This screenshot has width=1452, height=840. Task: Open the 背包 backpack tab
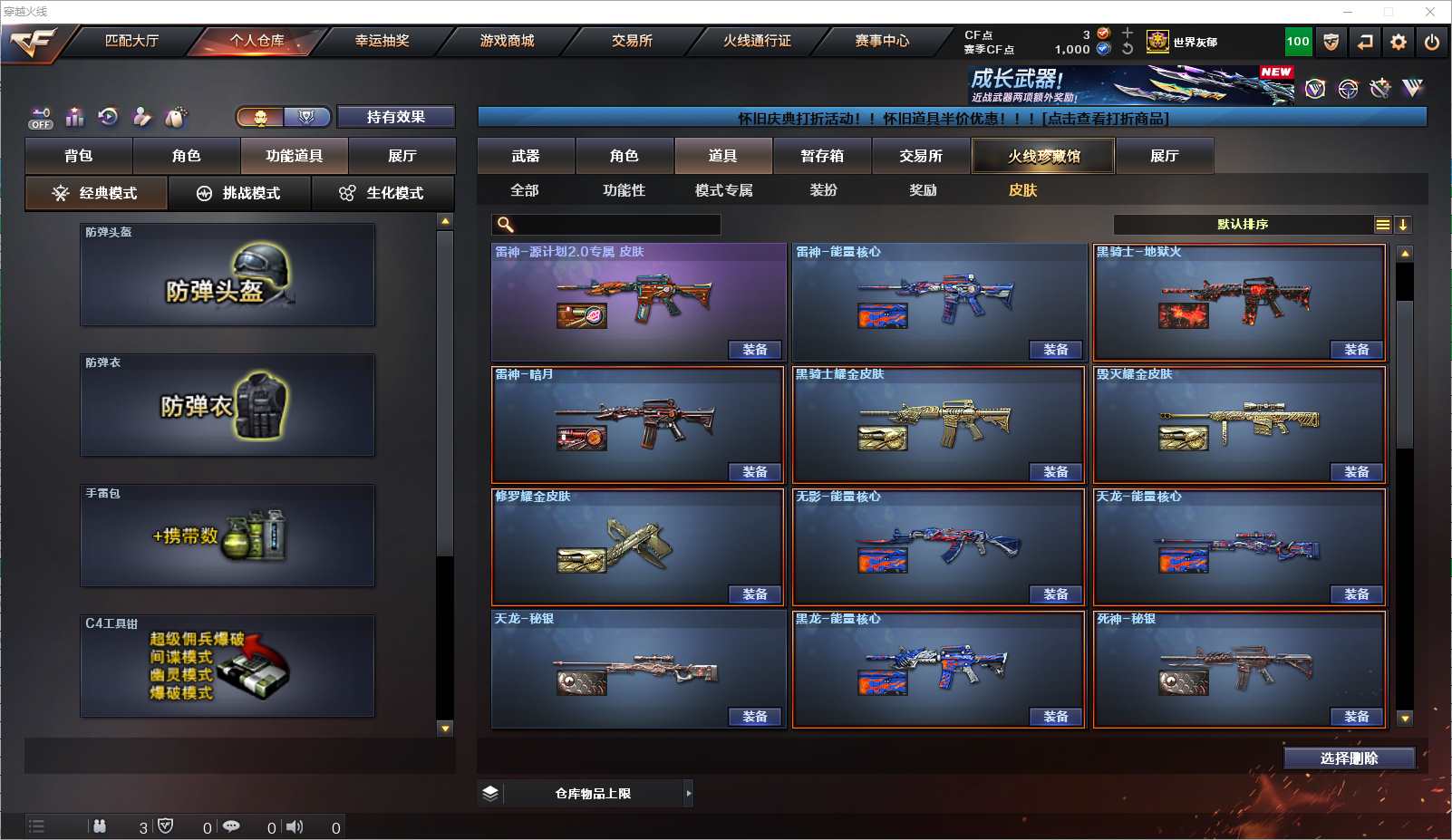[x=79, y=156]
